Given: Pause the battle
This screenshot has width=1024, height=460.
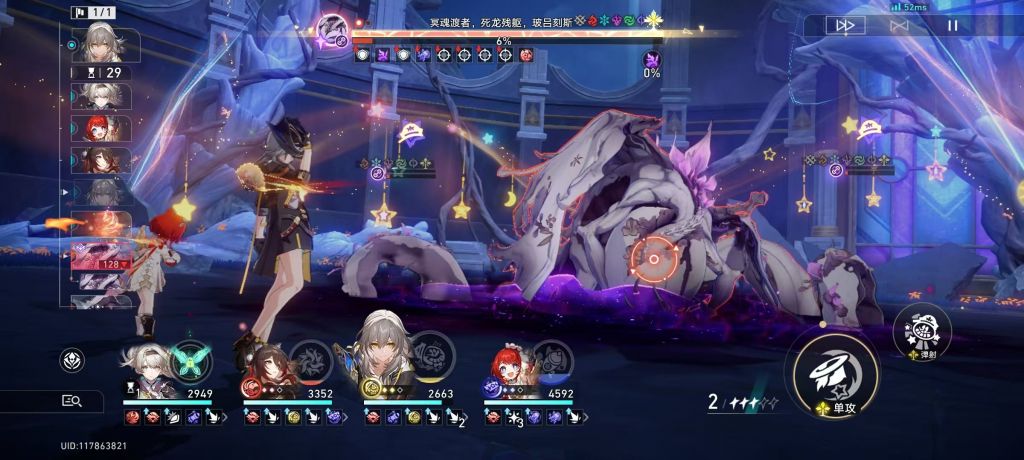Looking at the screenshot, I should 953,25.
